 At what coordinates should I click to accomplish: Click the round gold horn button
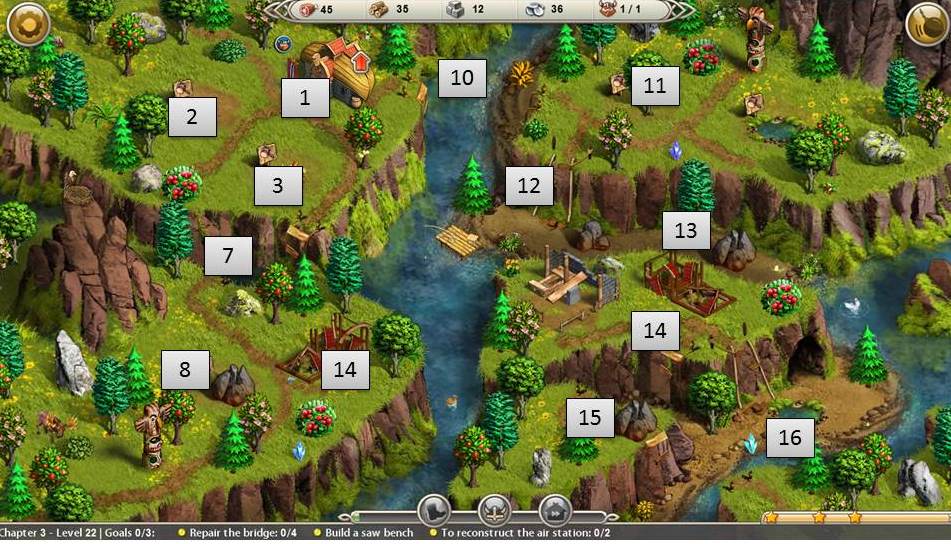click(x=925, y=24)
